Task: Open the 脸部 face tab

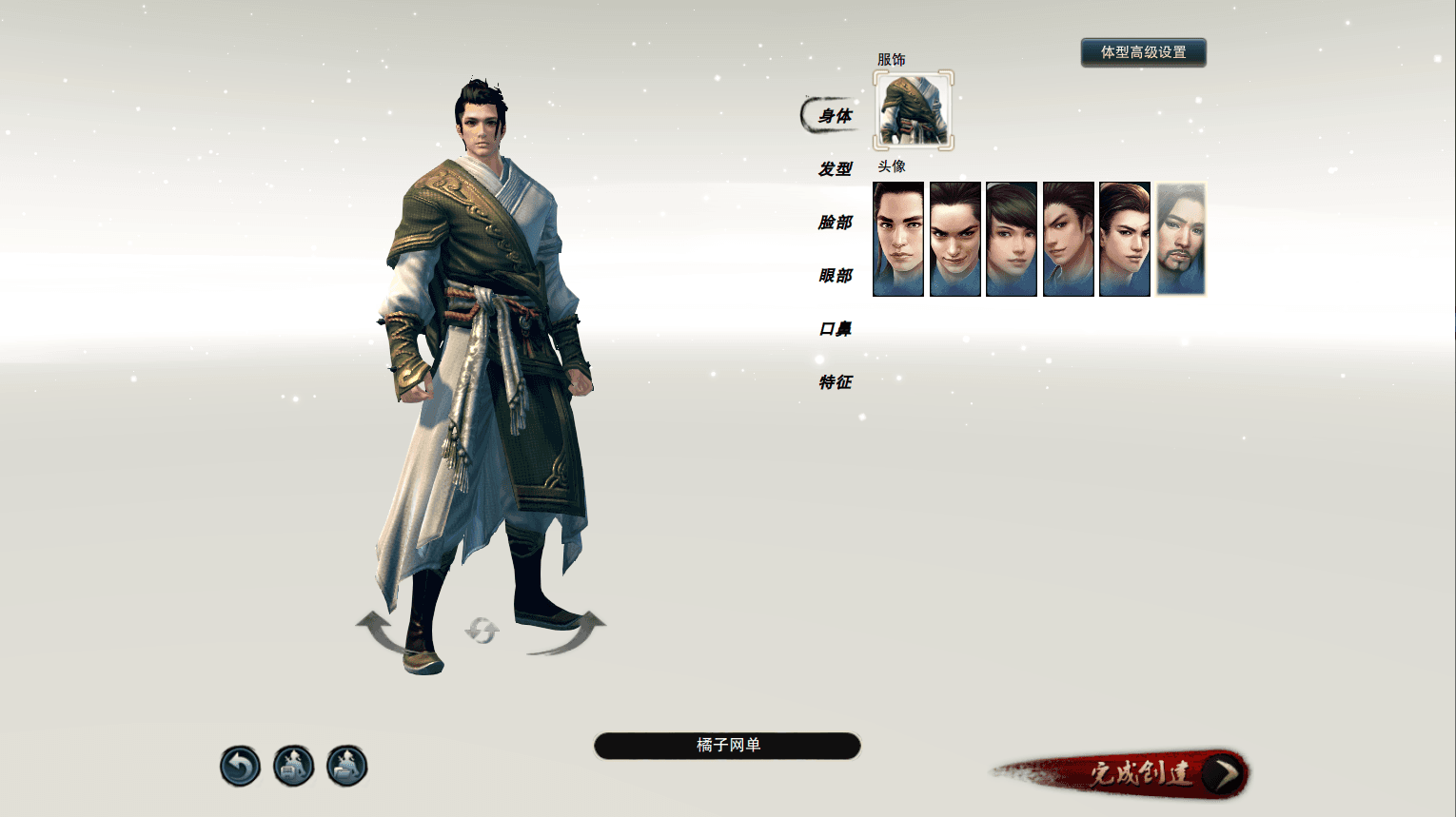Action: click(x=835, y=223)
